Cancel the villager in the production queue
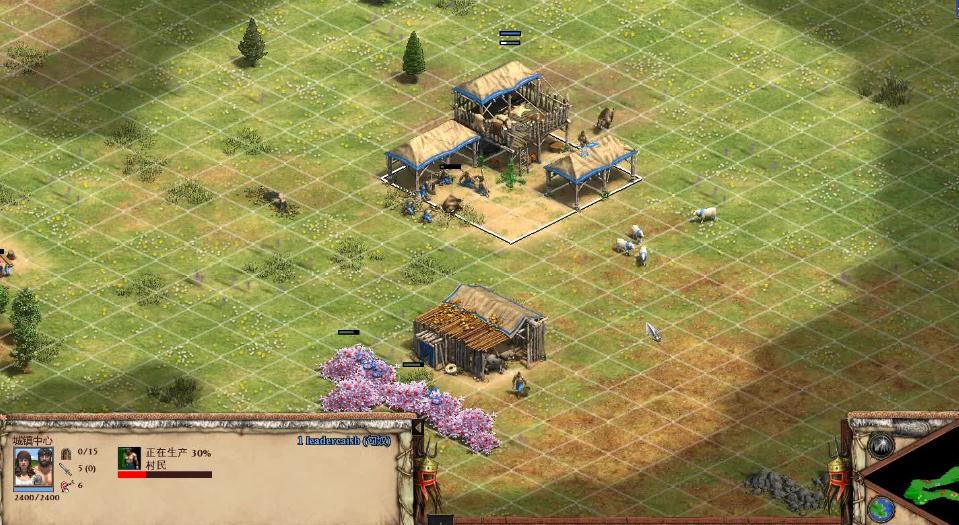The width and height of the screenshot is (959, 525). tap(129, 458)
